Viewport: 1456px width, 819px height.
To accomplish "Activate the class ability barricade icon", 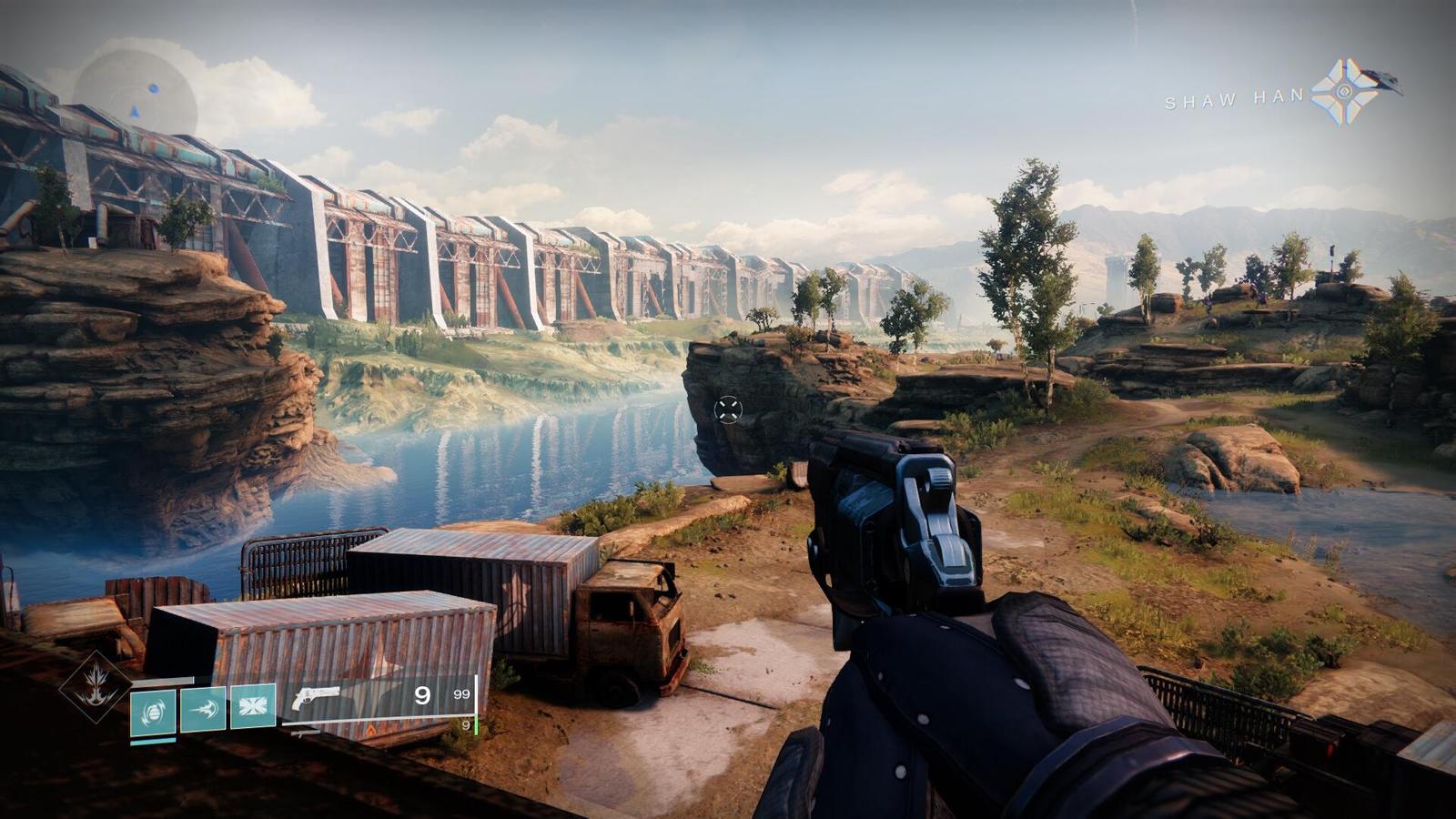I will click(252, 706).
